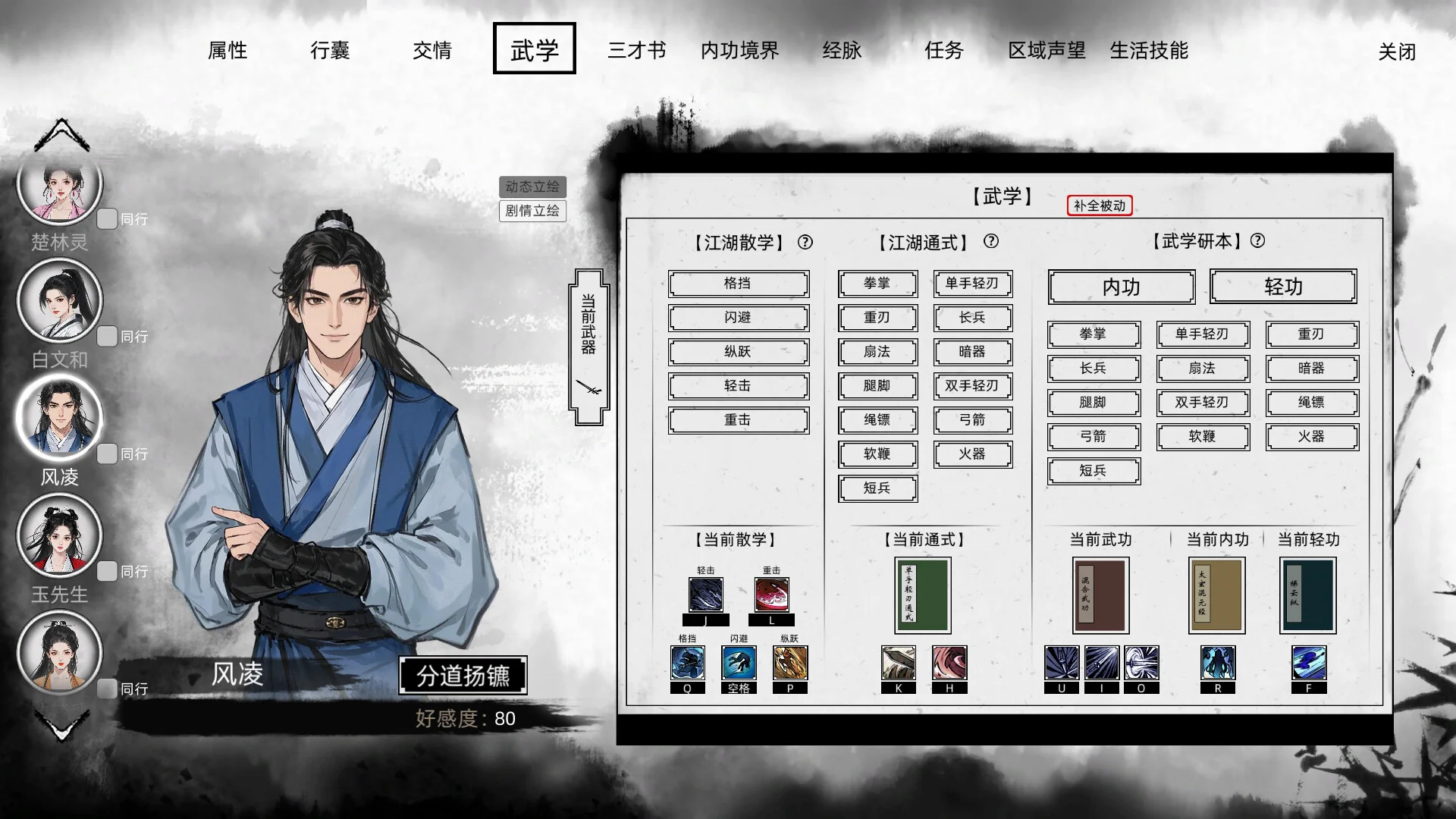
Task: Select the skill icon bound to Q
Action: click(x=688, y=663)
